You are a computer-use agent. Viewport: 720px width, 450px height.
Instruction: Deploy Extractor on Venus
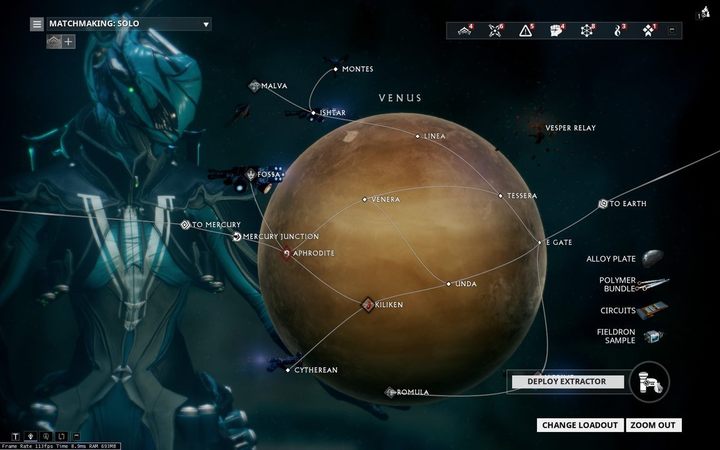click(567, 381)
